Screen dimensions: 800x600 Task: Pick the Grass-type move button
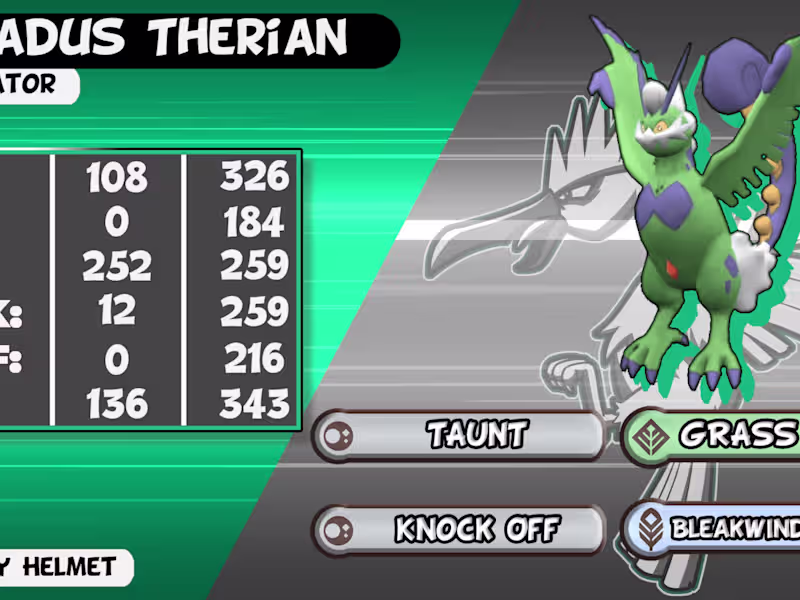pyautogui.click(x=712, y=435)
